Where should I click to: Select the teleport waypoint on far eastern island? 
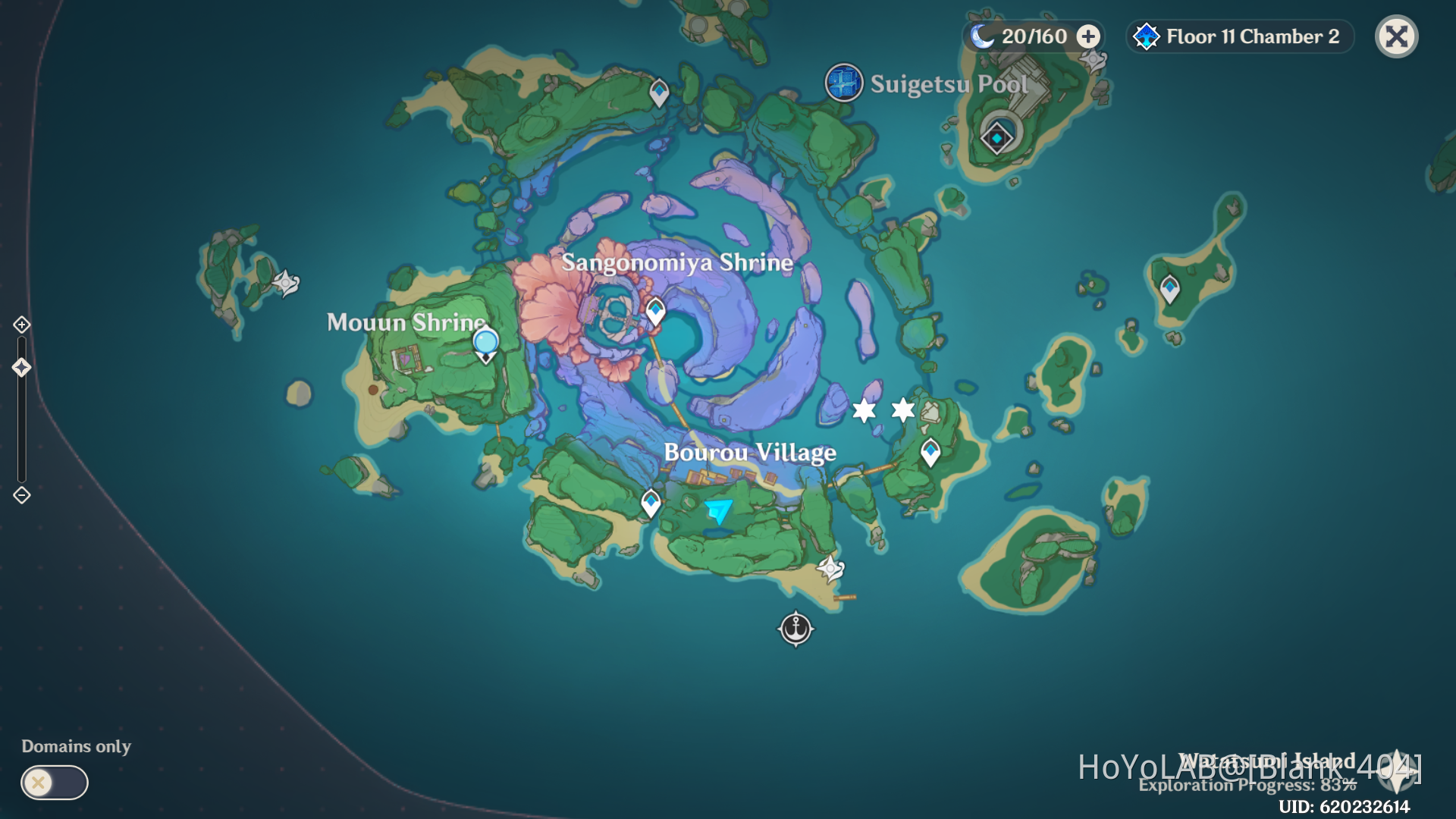1169,288
